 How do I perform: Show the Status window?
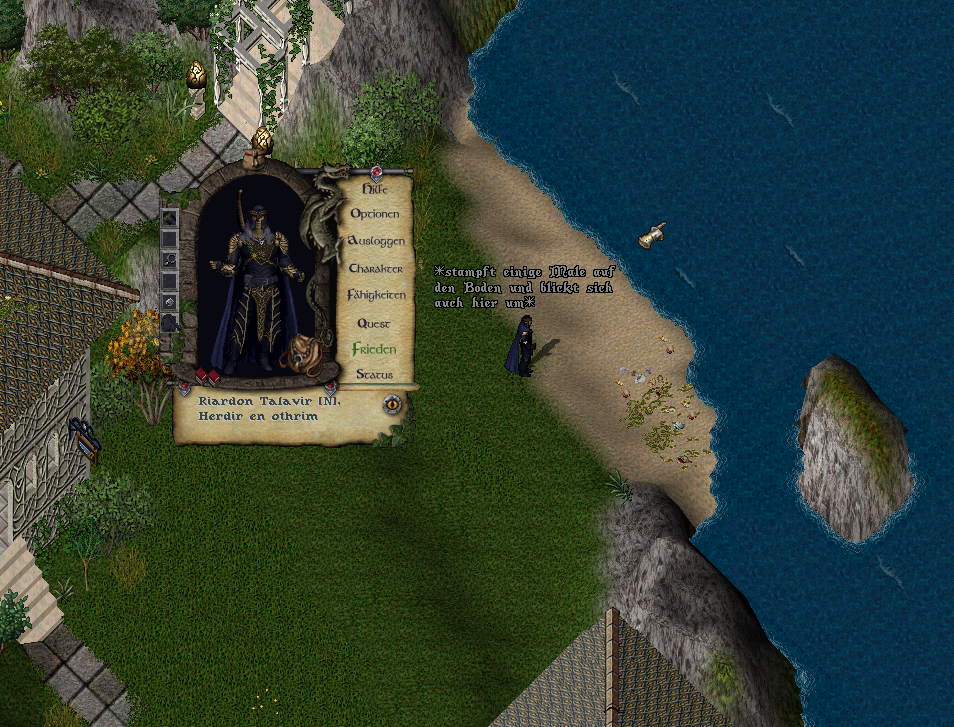pyautogui.click(x=374, y=375)
